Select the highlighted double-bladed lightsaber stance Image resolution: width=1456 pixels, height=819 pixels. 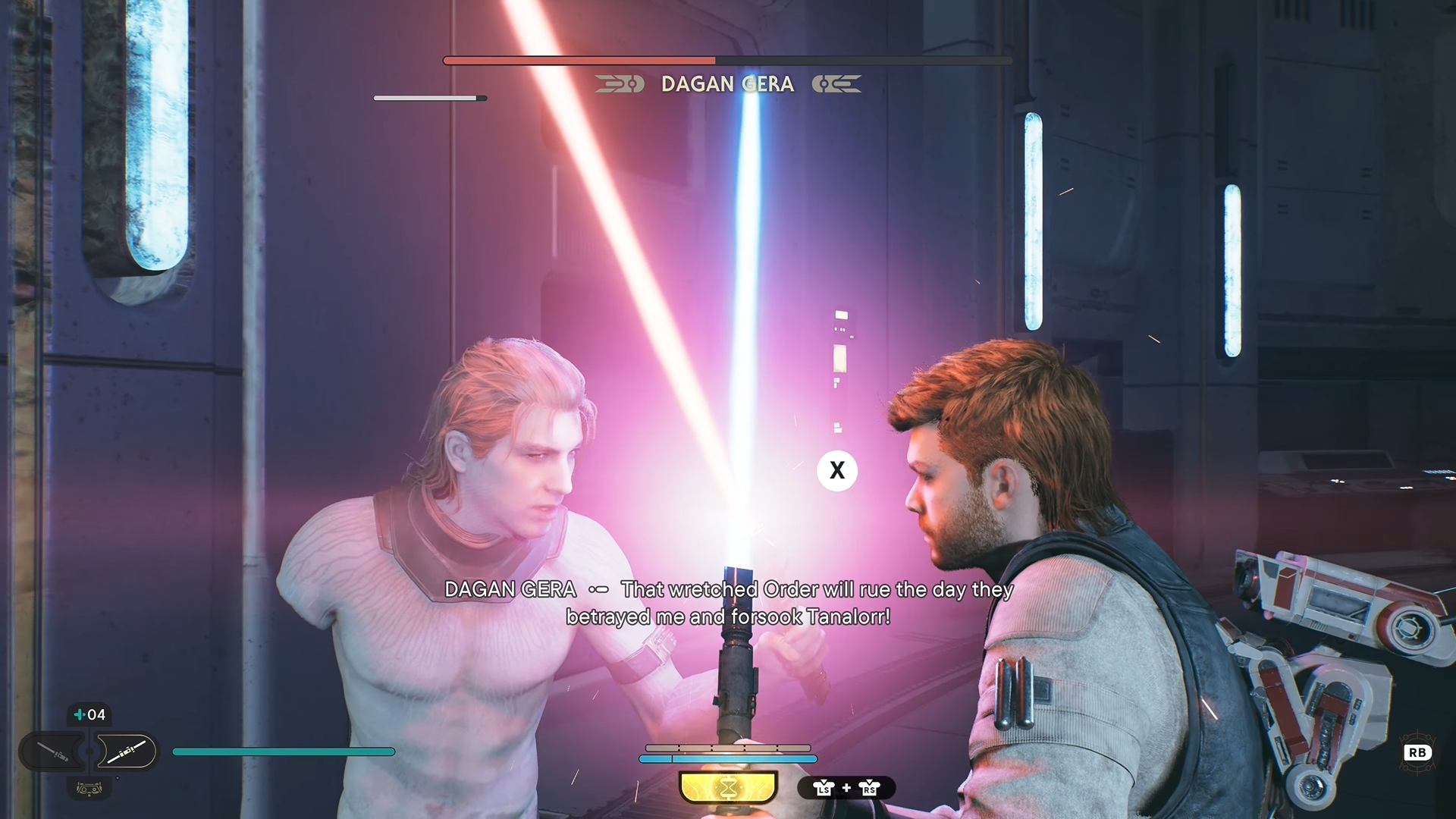[x=127, y=752]
